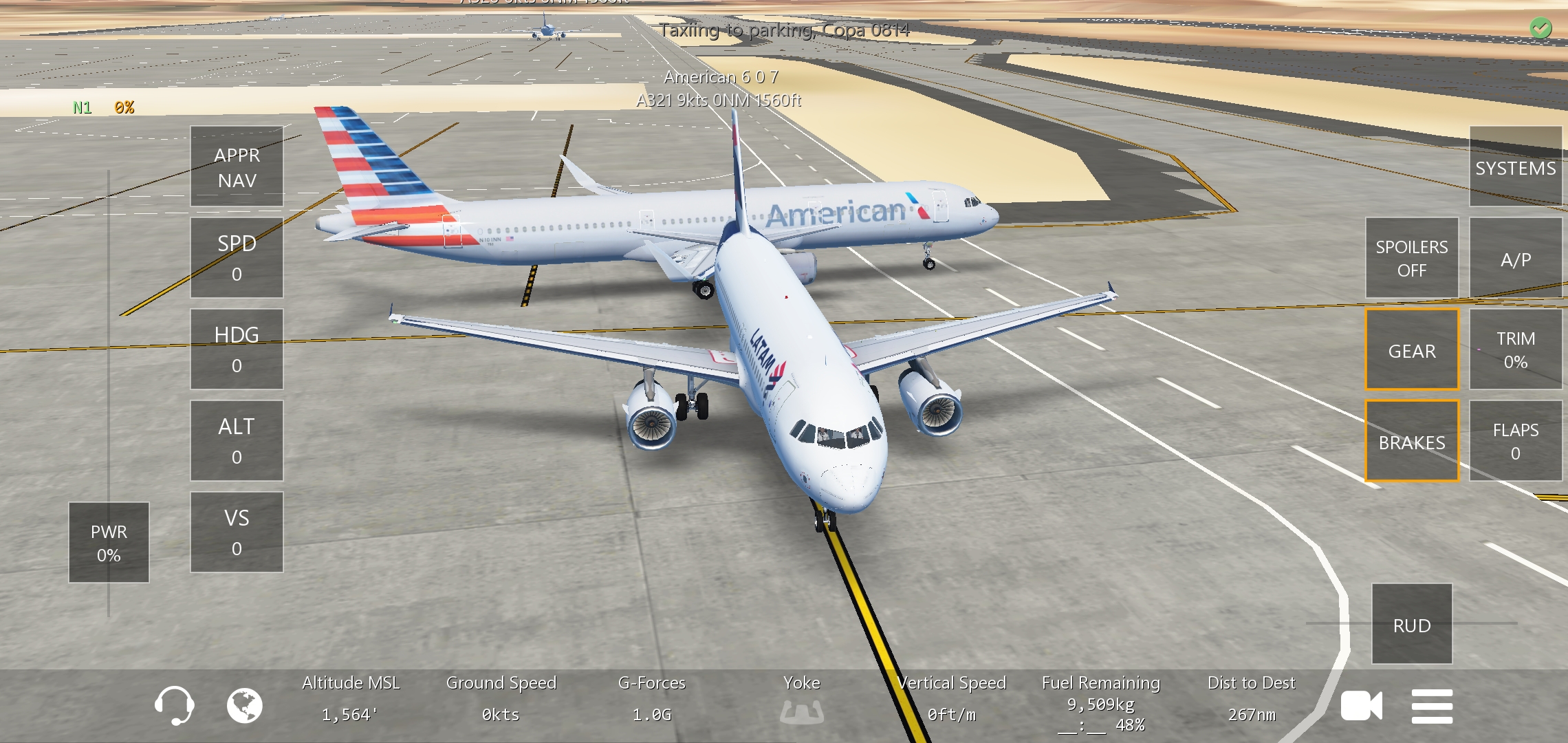
Task: Tap the VS vertical speed button
Action: click(237, 532)
